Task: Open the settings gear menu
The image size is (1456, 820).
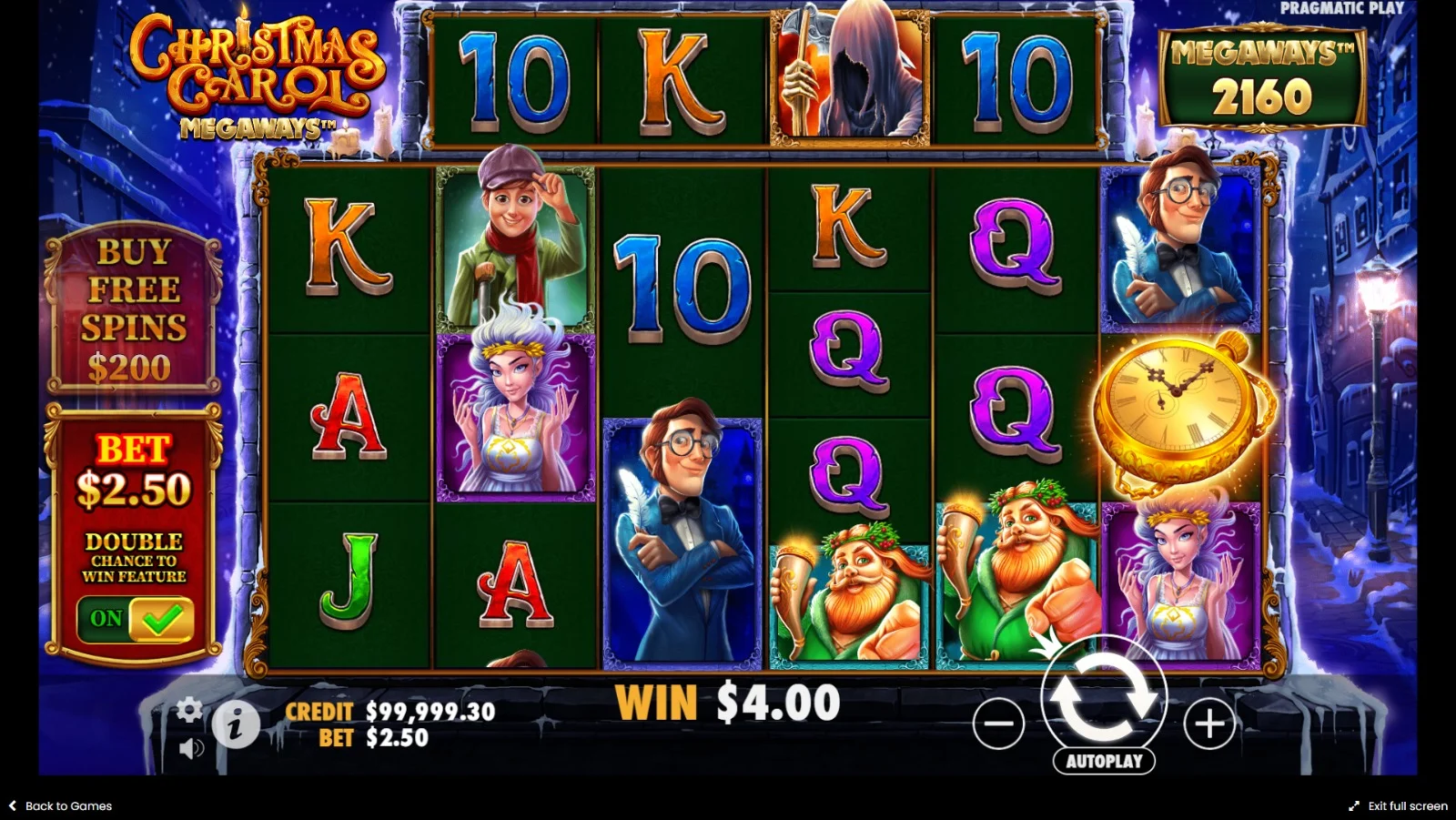Action: pyautogui.click(x=189, y=709)
